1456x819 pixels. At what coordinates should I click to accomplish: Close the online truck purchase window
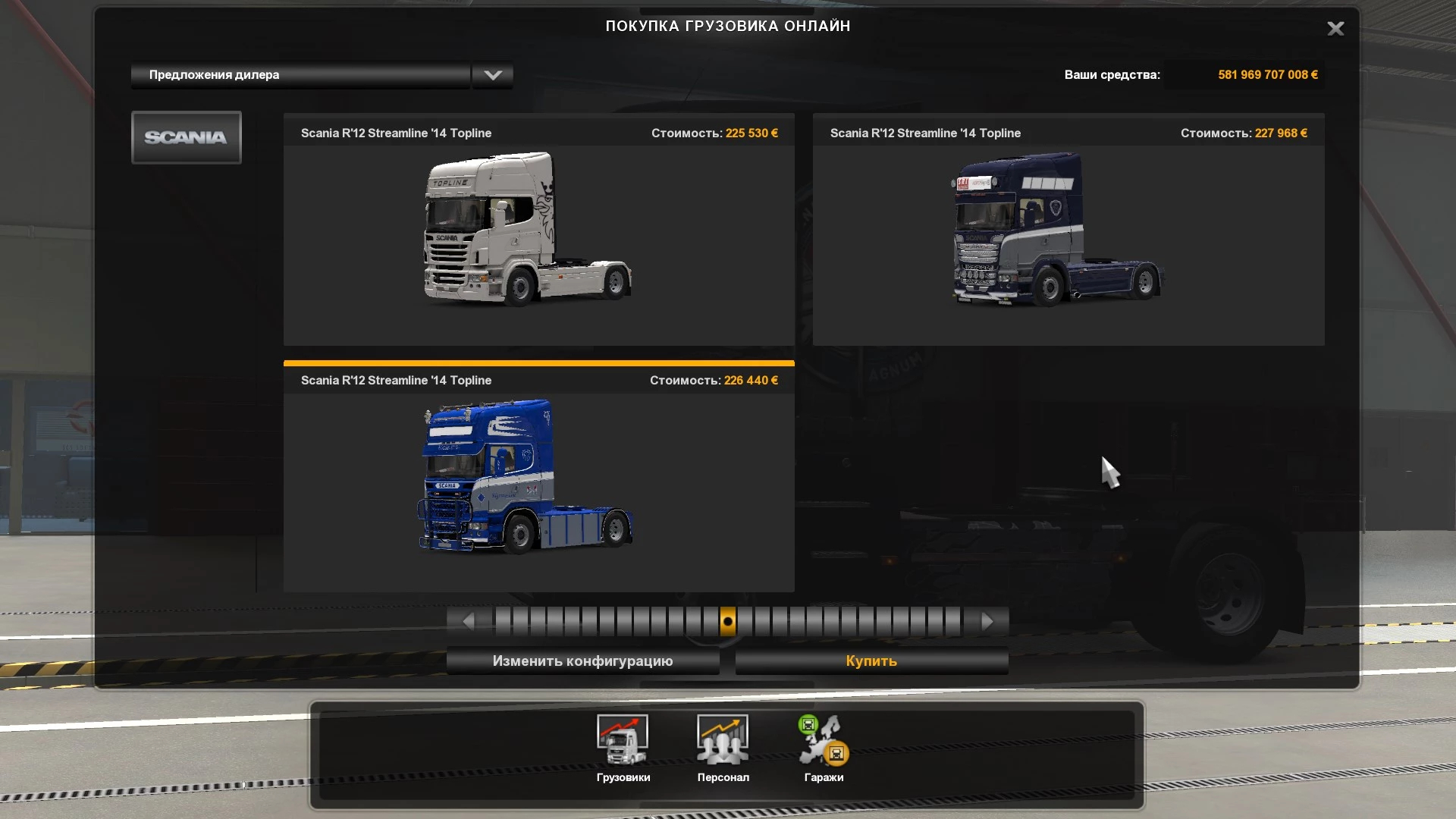tap(1335, 29)
